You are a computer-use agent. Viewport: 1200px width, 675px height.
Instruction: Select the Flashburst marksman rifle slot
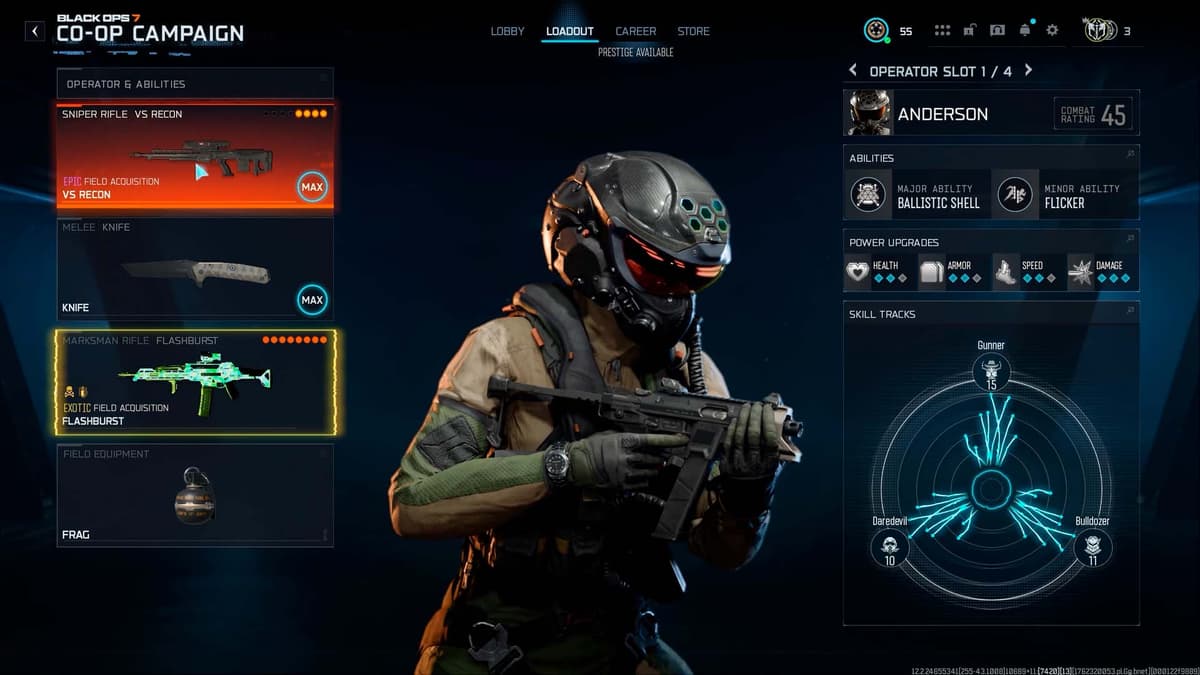click(196, 383)
